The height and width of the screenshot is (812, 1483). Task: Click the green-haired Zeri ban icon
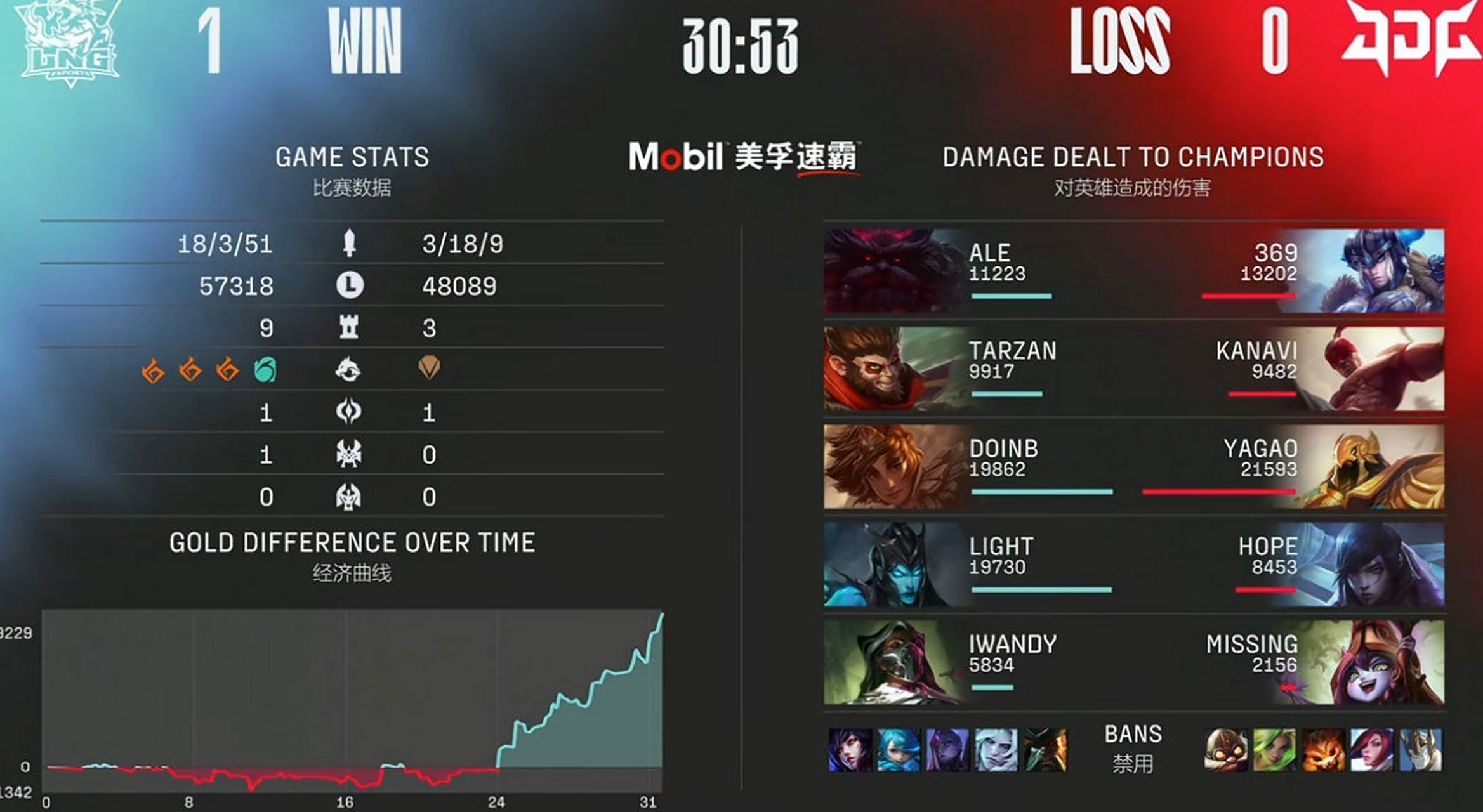[x=1274, y=750]
